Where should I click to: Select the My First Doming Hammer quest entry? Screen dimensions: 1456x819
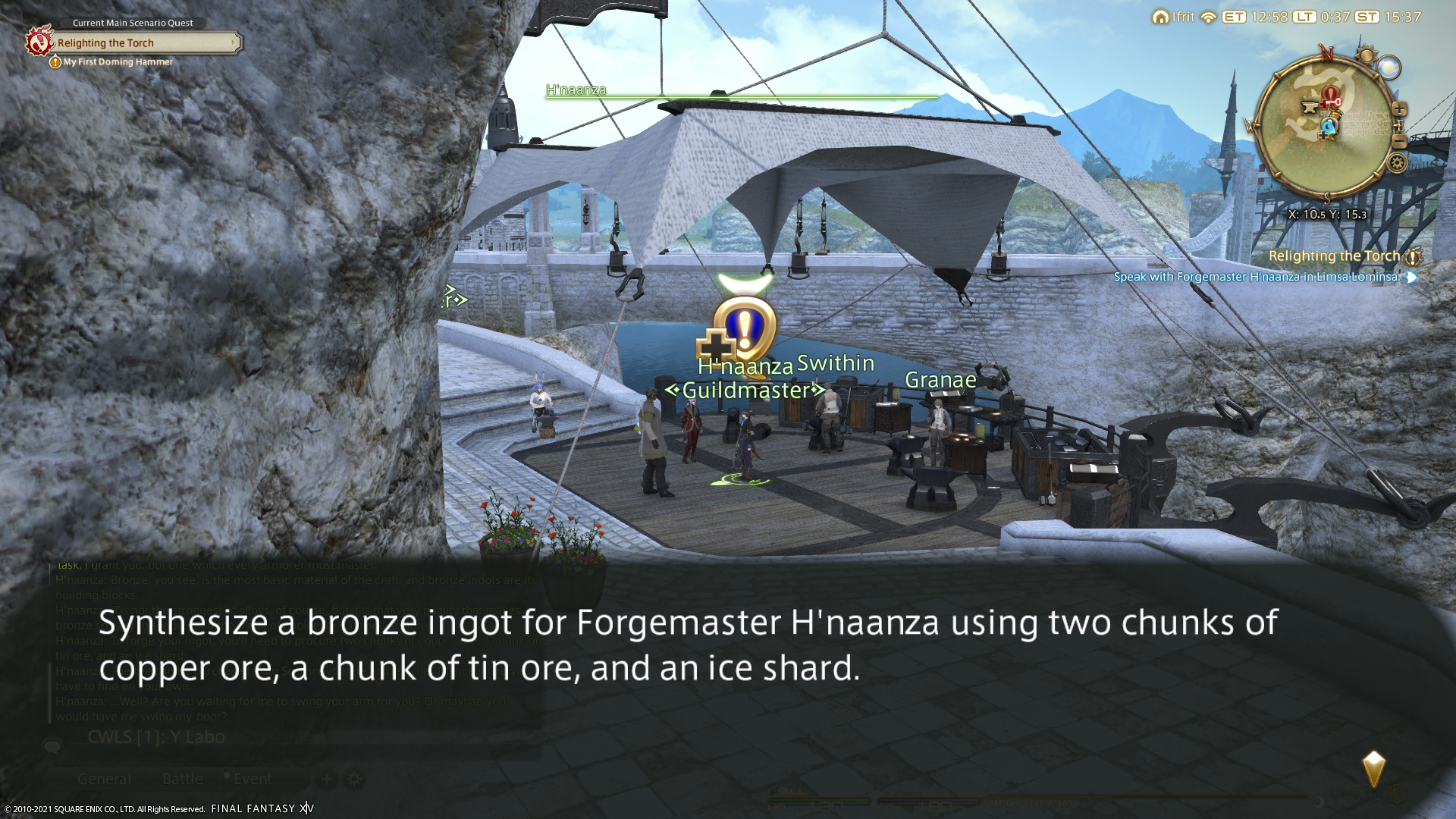pos(118,62)
